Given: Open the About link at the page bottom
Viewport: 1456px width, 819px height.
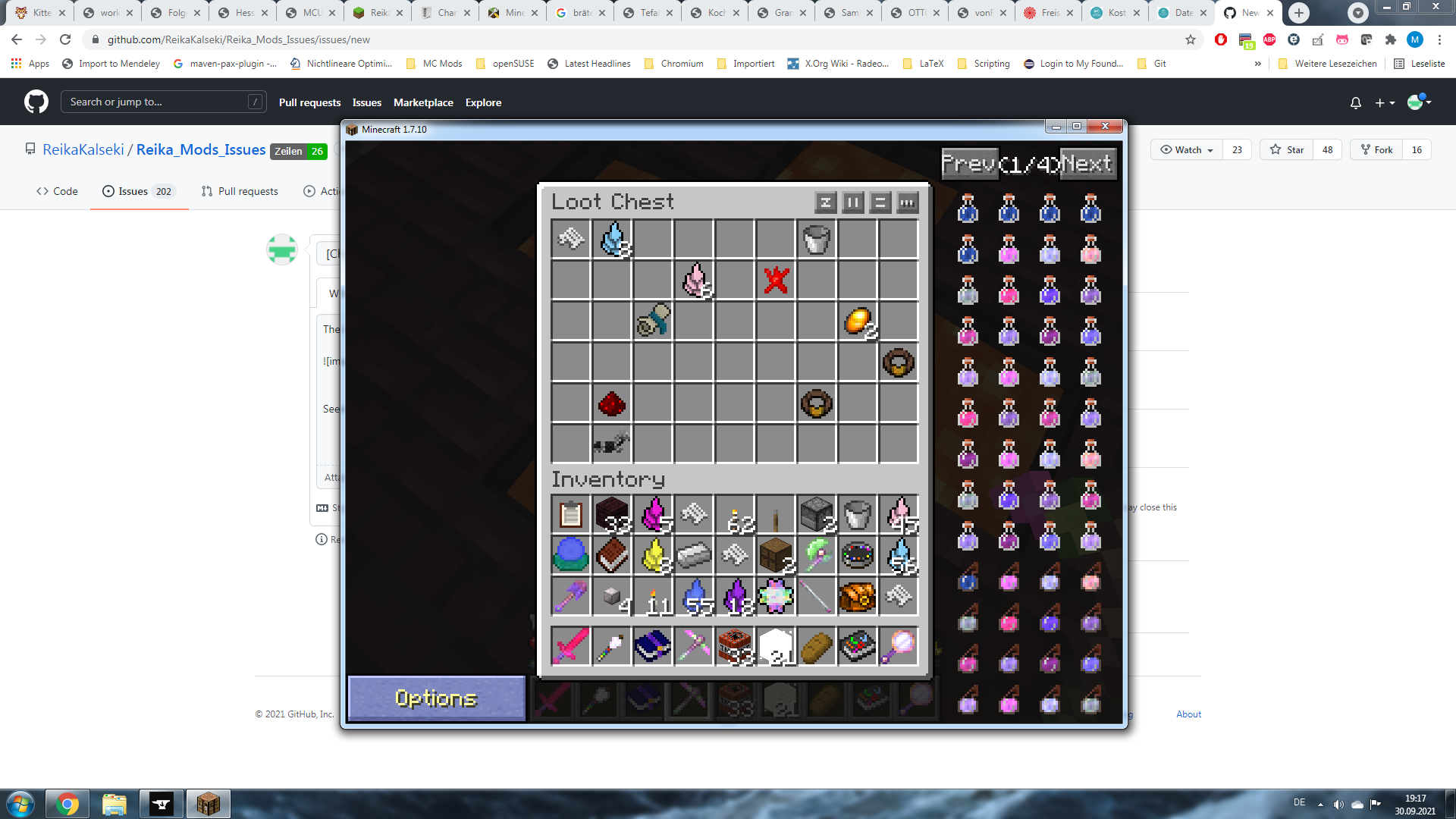Looking at the screenshot, I should tap(1188, 714).
